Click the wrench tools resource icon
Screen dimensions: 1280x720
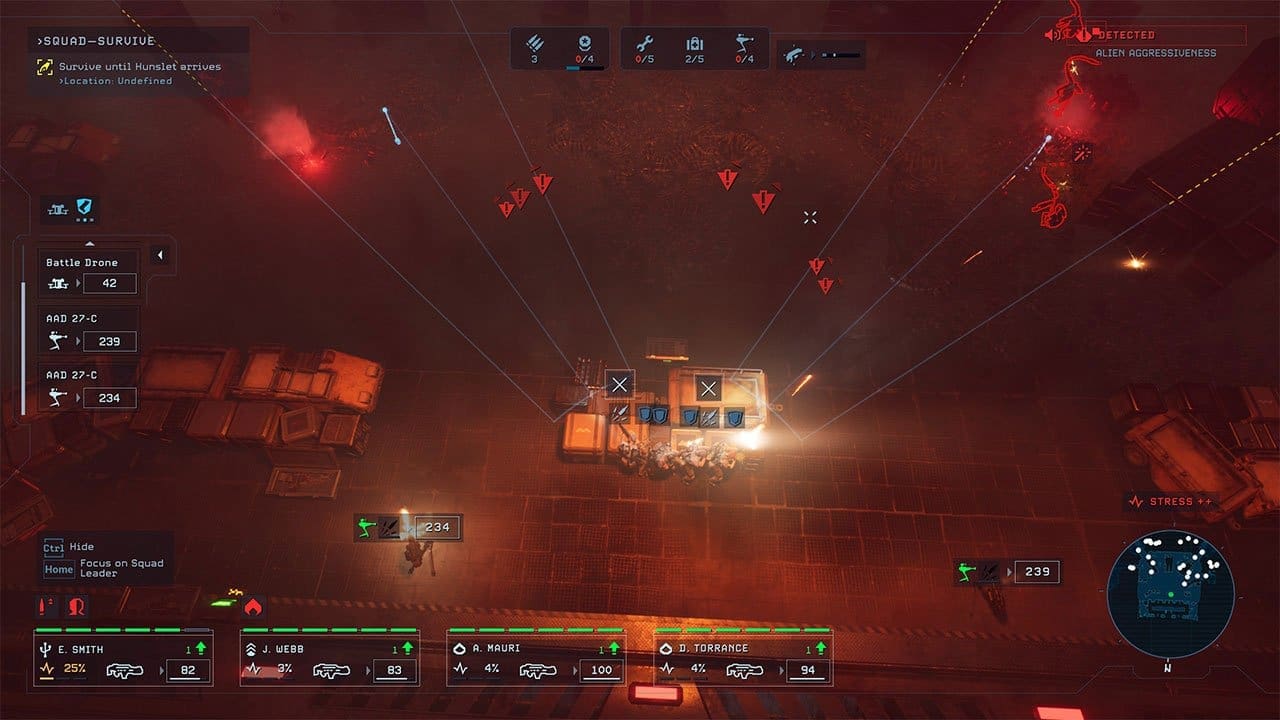click(644, 44)
